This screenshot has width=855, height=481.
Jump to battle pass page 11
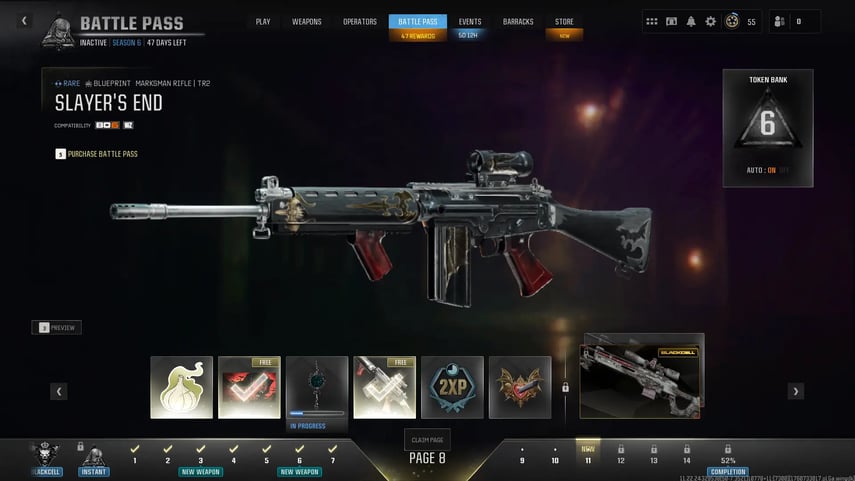pyautogui.click(x=588, y=455)
